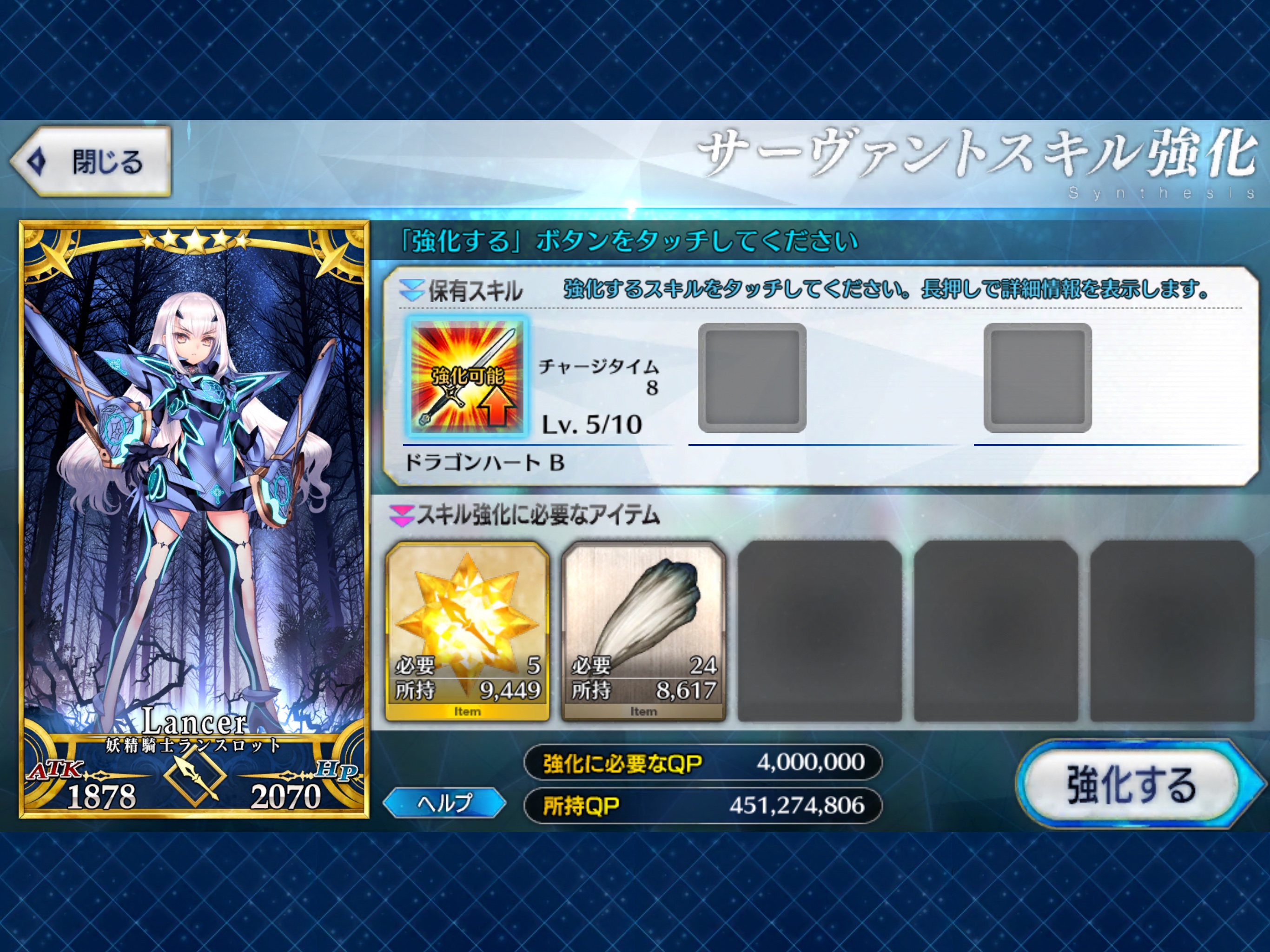Screen dimensions: 1270x952
Task: Tap the Item label under the star material
Action: click(468, 711)
